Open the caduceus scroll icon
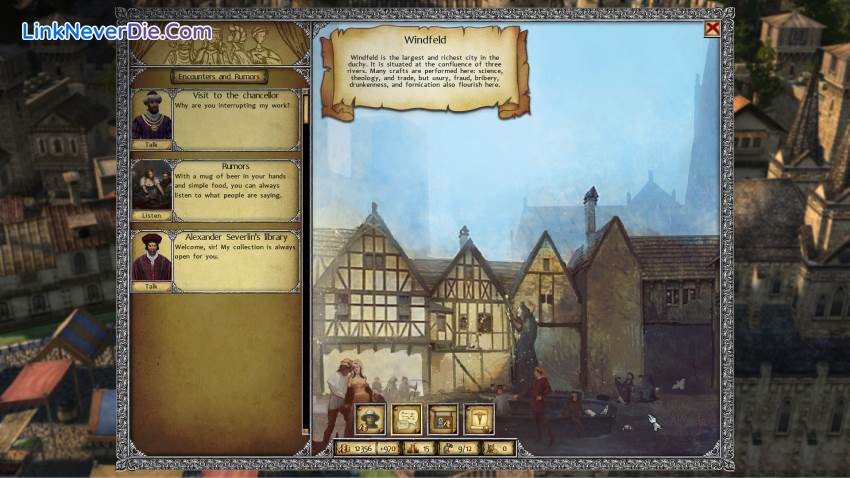 pos(479,418)
